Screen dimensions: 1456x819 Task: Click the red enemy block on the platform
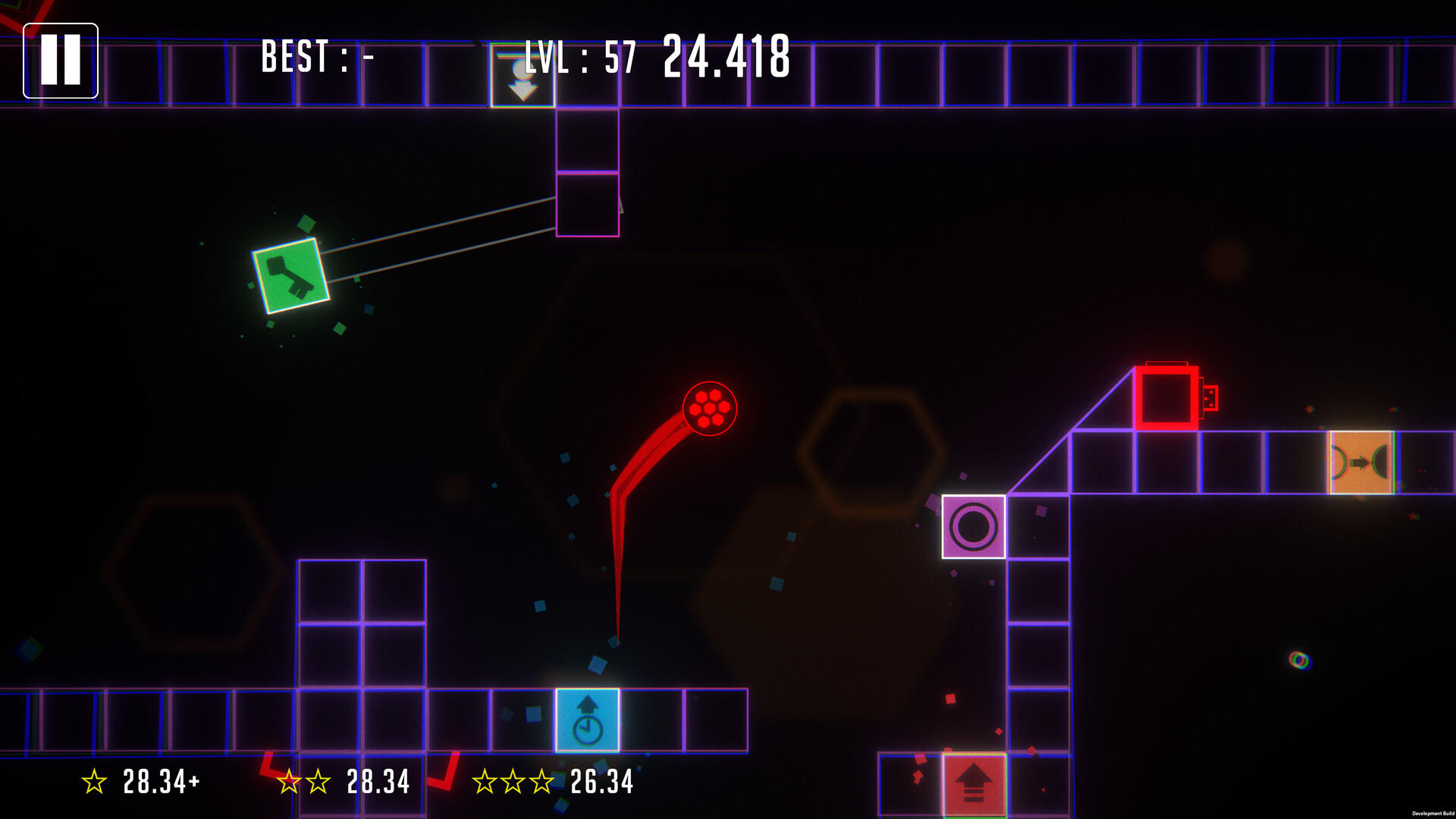[1166, 400]
